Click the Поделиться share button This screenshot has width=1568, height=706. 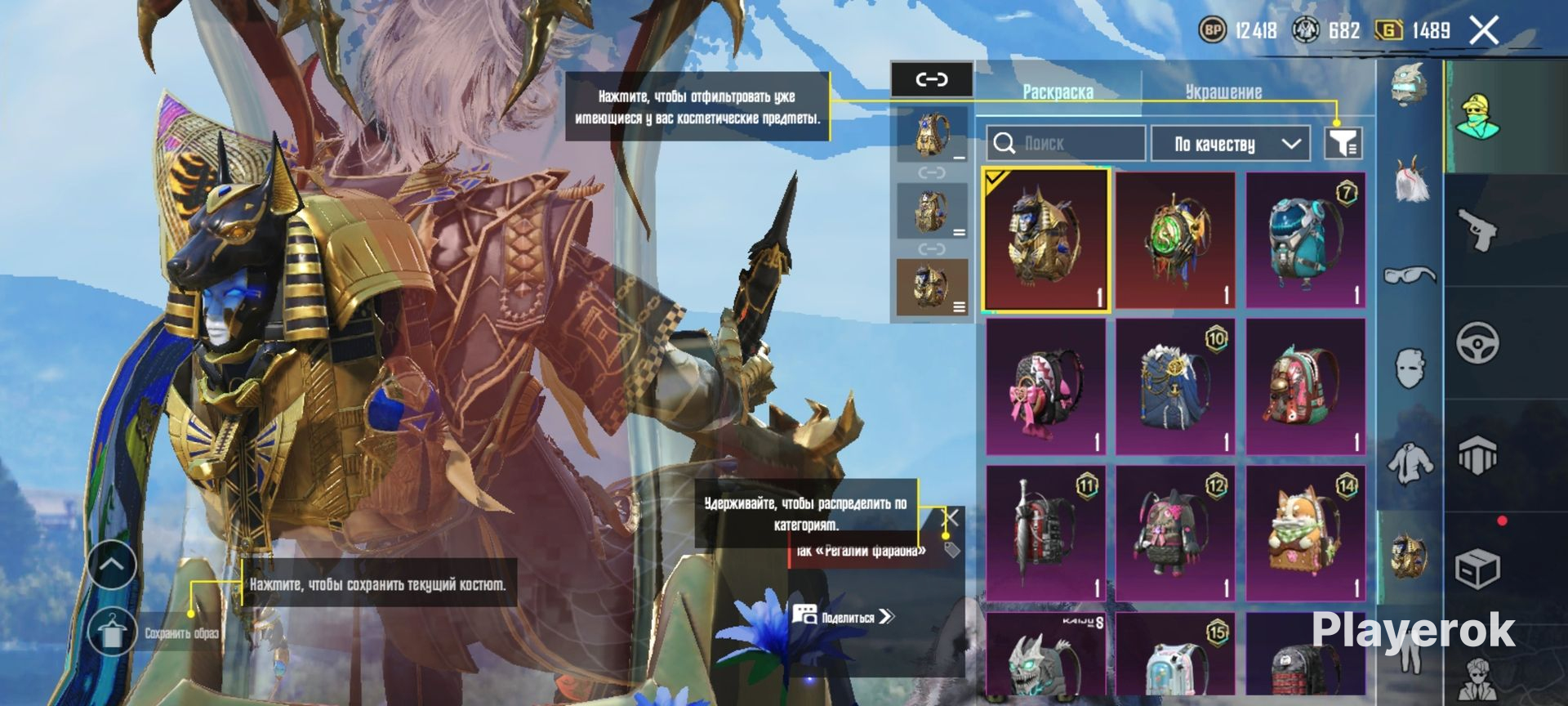click(x=844, y=617)
